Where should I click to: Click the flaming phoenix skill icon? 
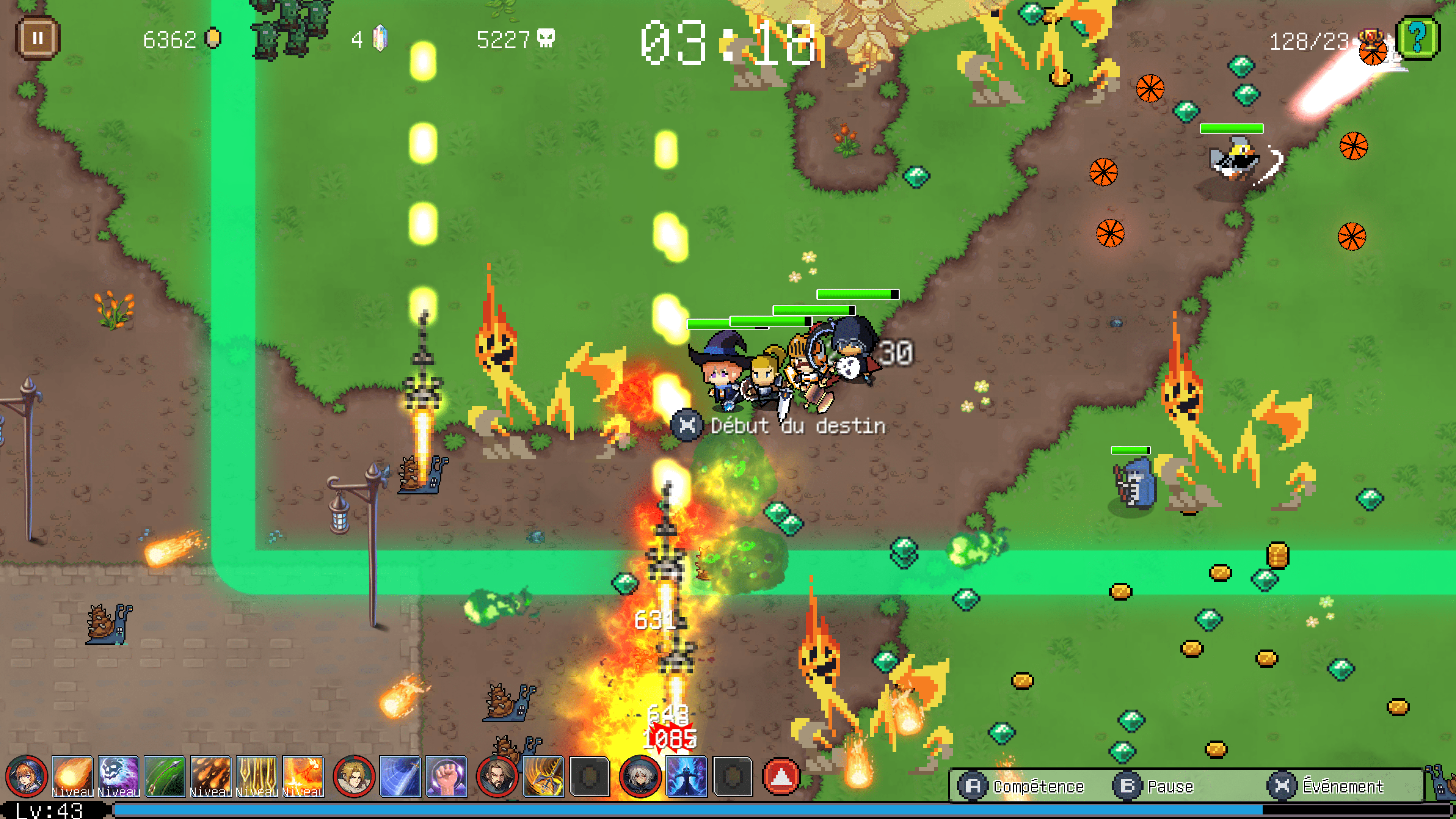coord(303,777)
